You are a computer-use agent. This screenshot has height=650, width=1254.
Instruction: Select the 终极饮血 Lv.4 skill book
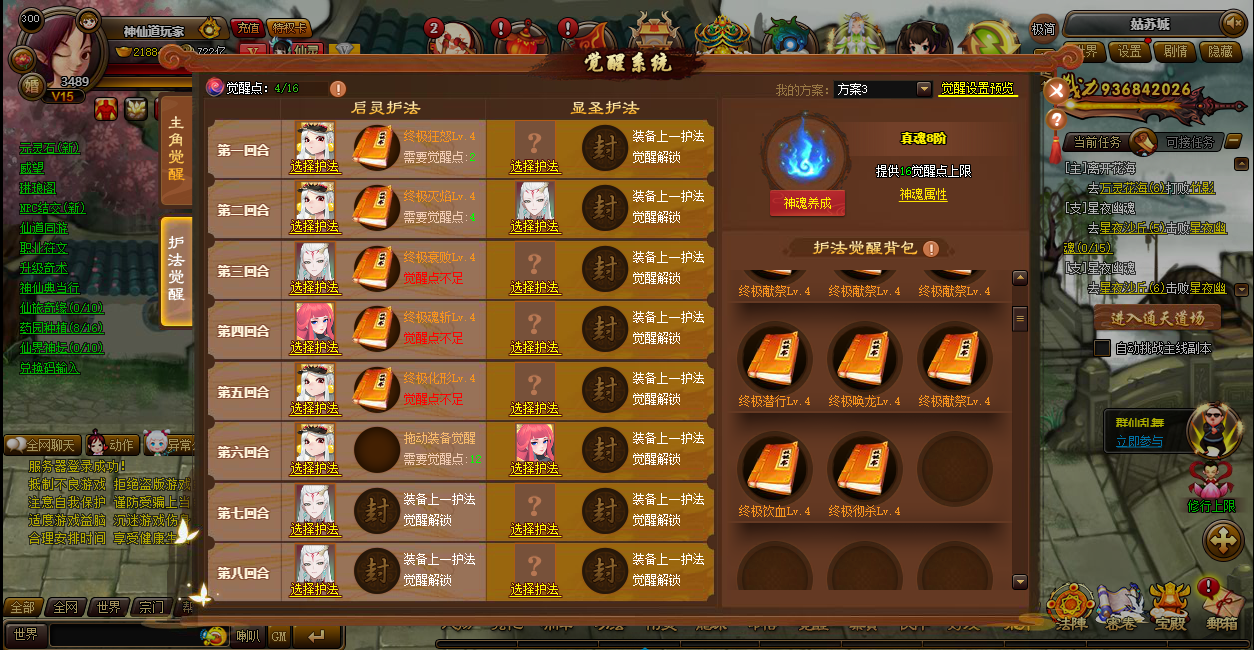click(774, 470)
